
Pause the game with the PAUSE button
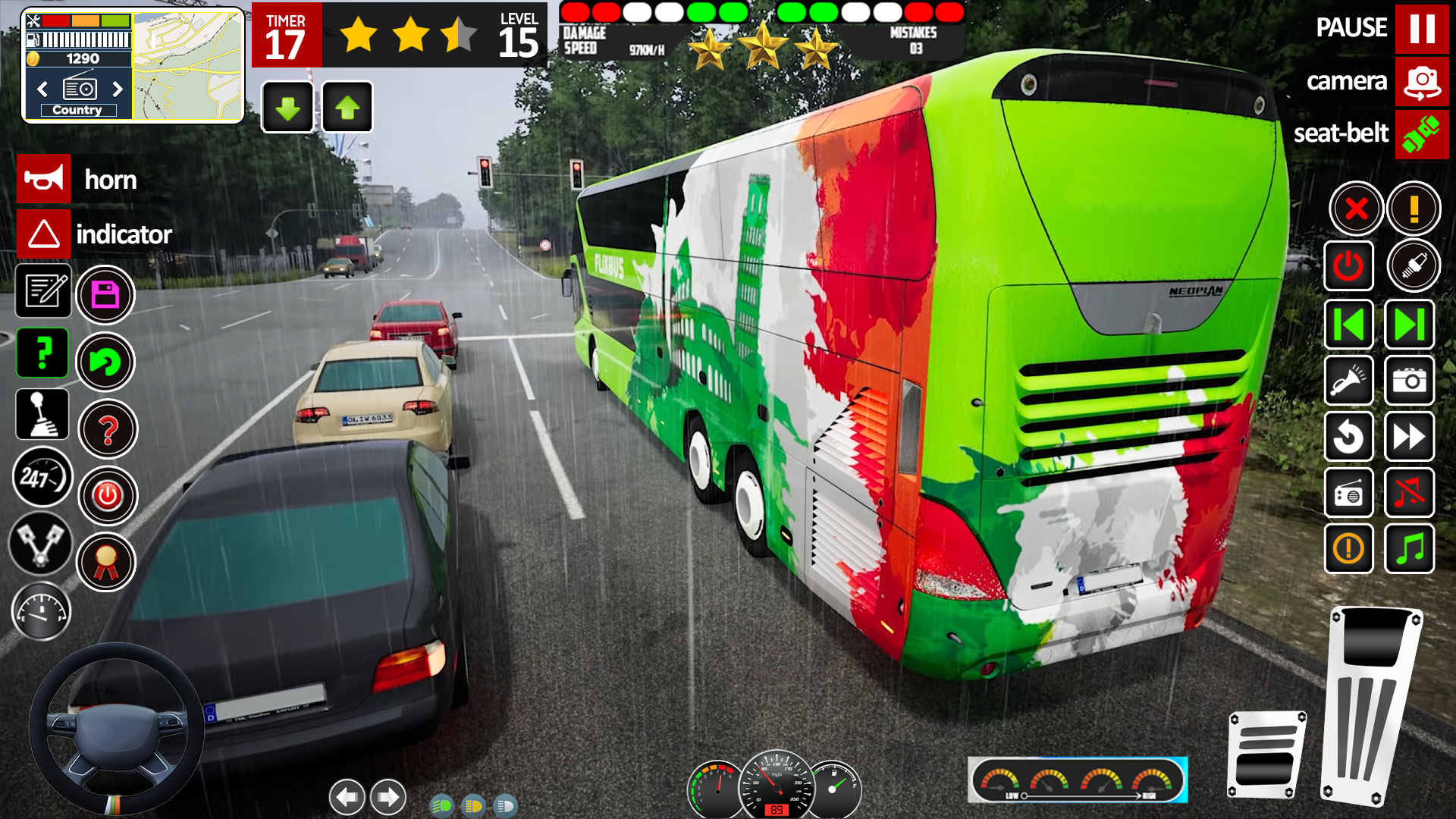click(x=1421, y=28)
